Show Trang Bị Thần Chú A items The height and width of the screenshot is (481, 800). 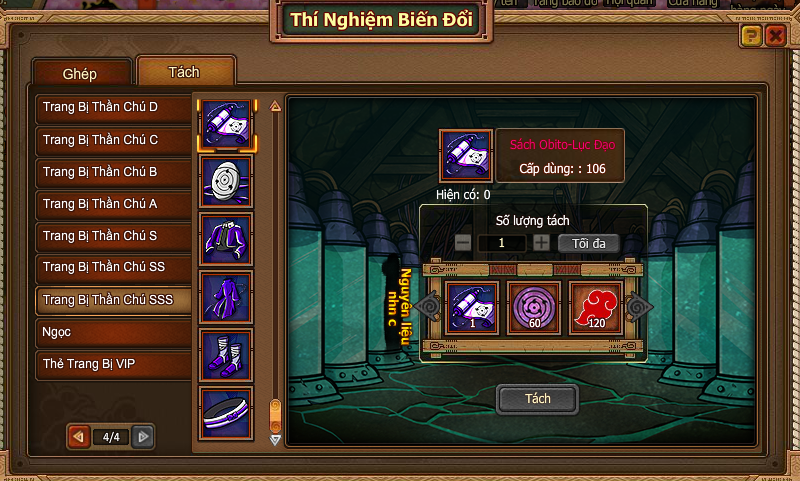point(113,204)
